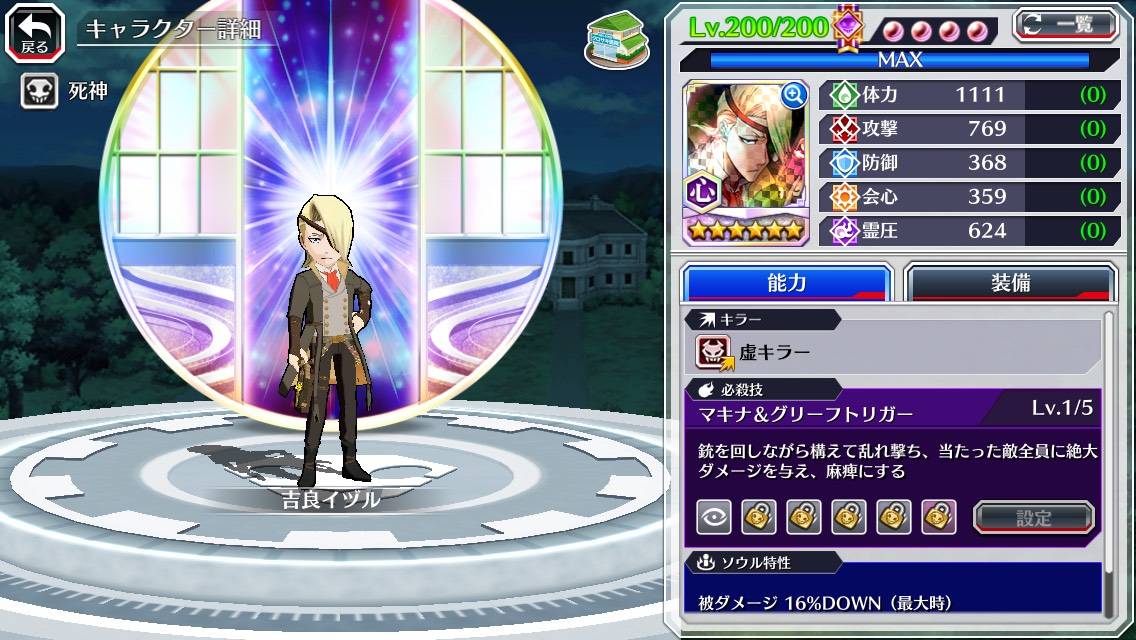
Task: Open the 設定 special move settings
Action: tap(1034, 517)
